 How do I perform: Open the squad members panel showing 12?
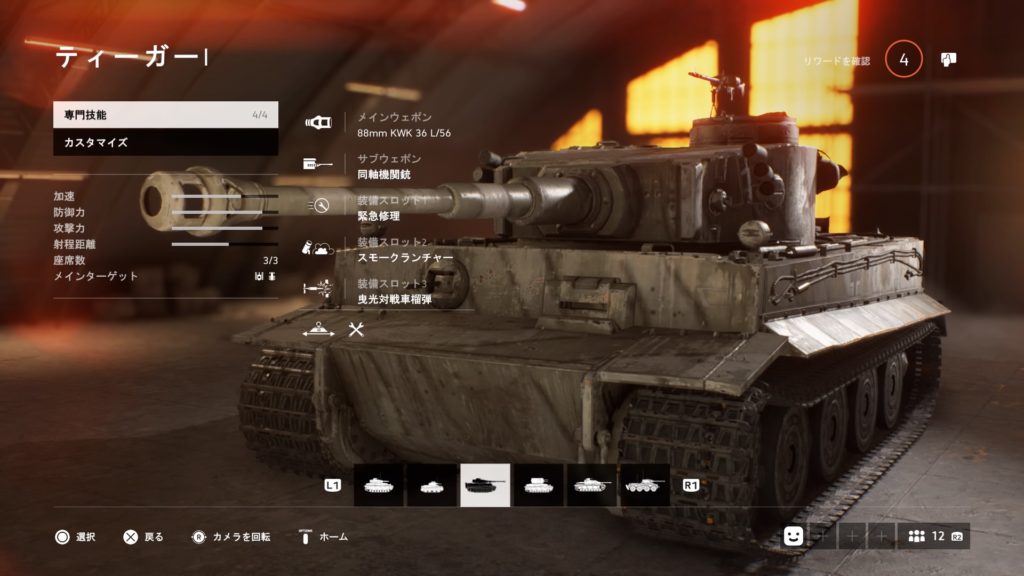(x=932, y=536)
